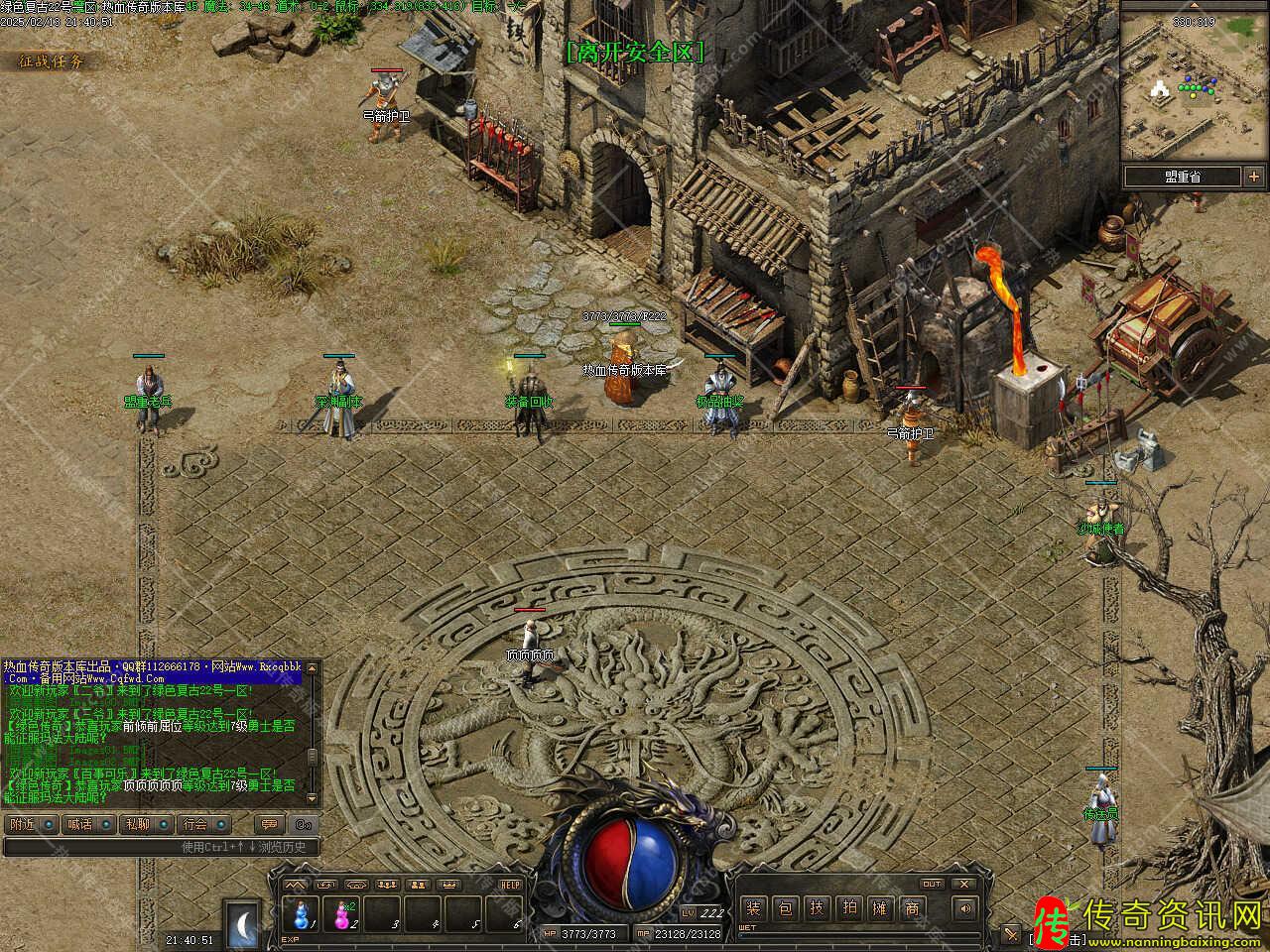
Task: Switch to the 附近 nearby chat channel
Action: [x=30, y=824]
